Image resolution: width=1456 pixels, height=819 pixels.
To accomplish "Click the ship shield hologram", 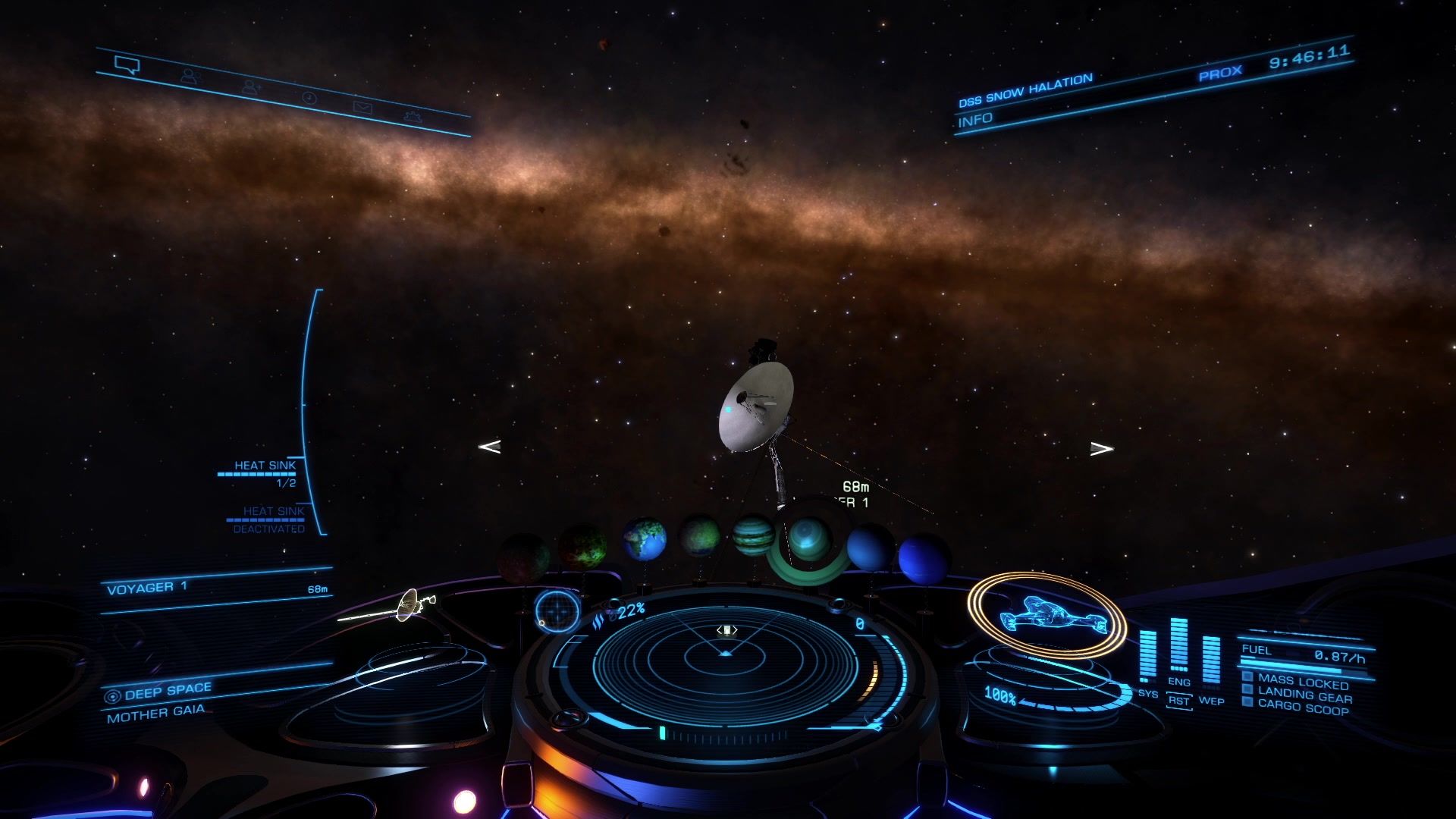I will (1048, 614).
